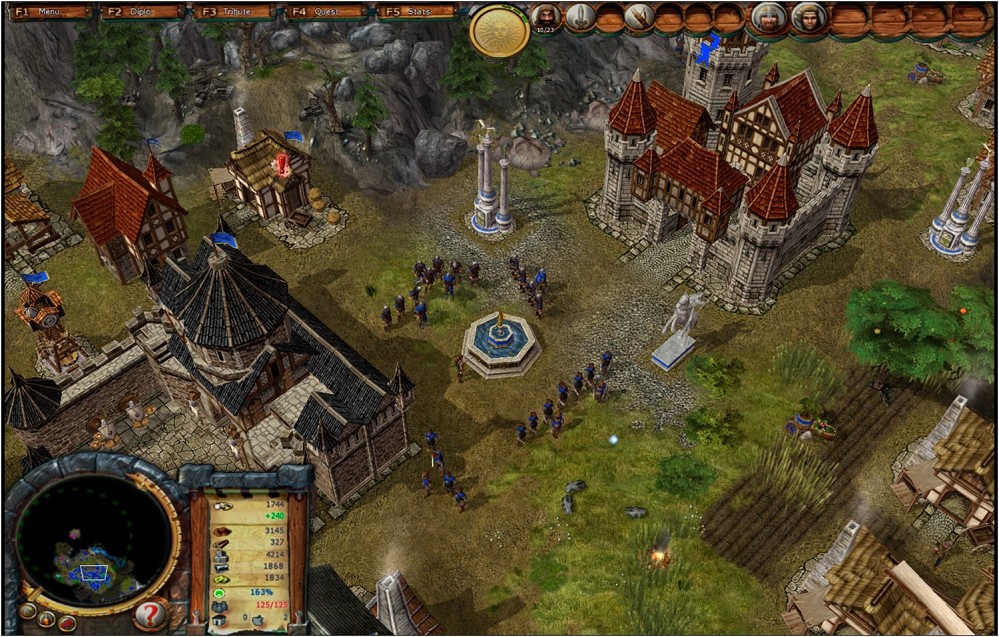Select the helmeted knight hero portrait
Viewport: 999px width, 637px height.
(x=768, y=17)
